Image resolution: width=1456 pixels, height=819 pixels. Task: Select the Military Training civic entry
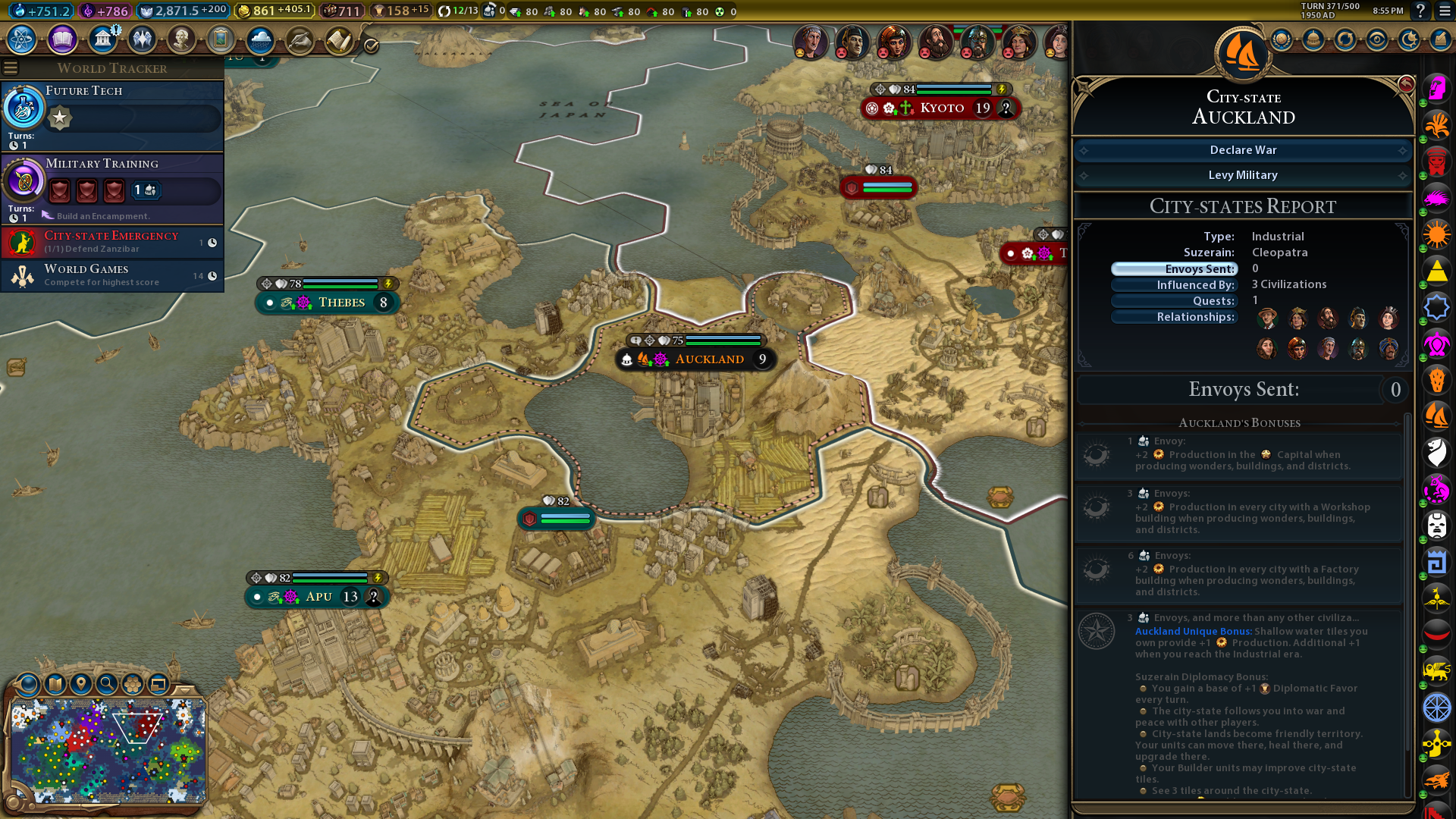[x=112, y=187]
